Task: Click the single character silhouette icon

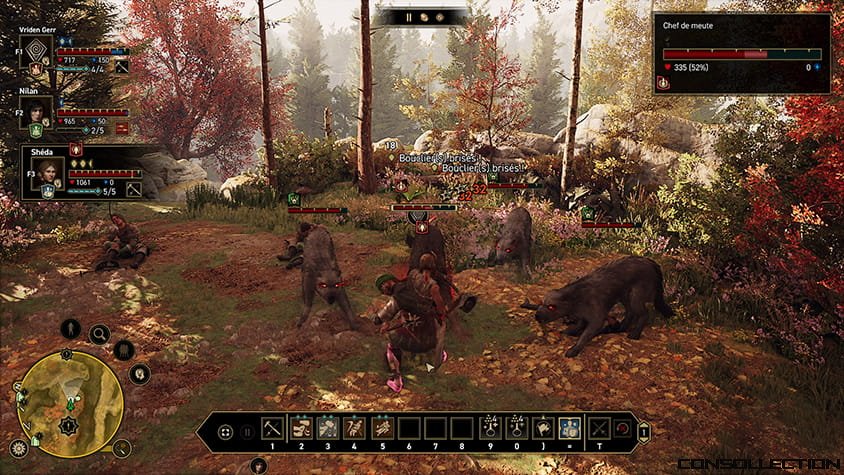Action: [x=71, y=328]
